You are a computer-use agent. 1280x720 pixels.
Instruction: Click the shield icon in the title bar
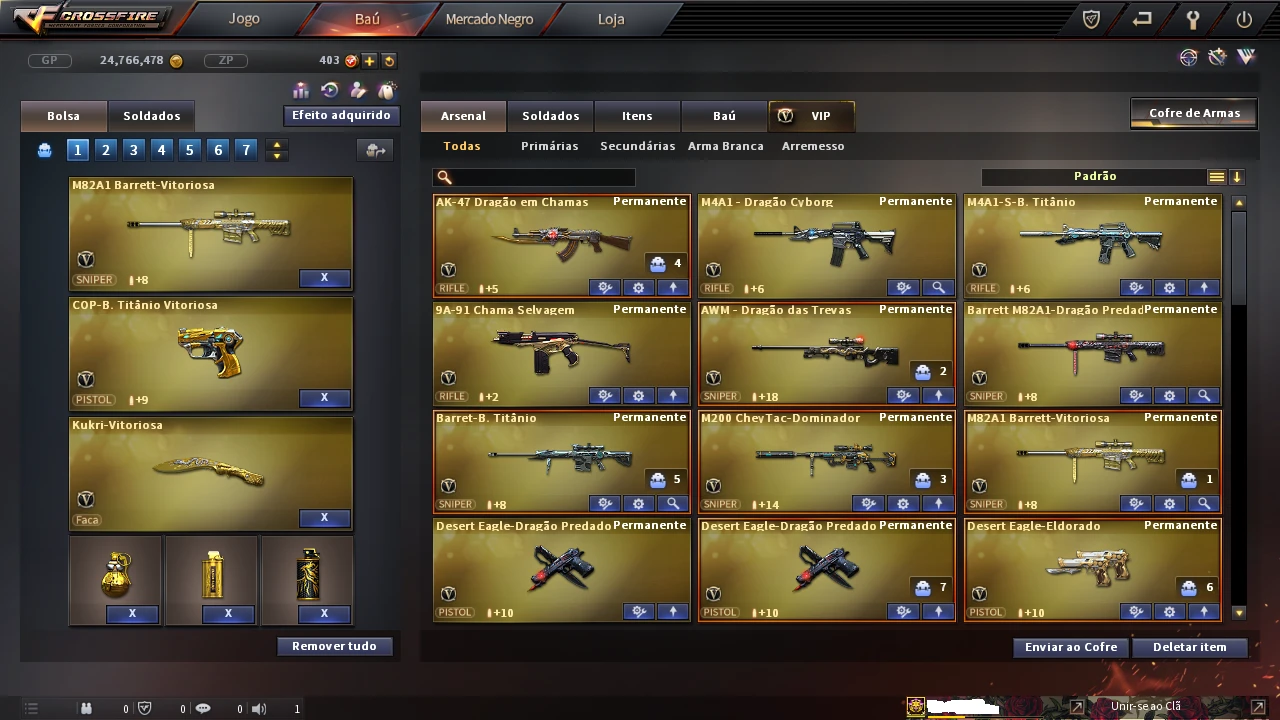coord(1090,18)
